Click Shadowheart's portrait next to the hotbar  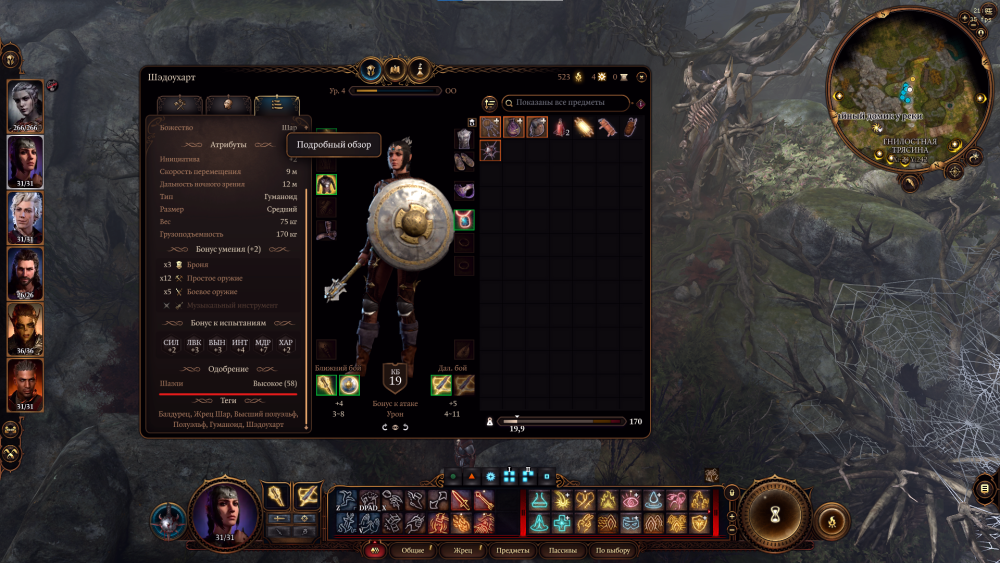coord(224,514)
